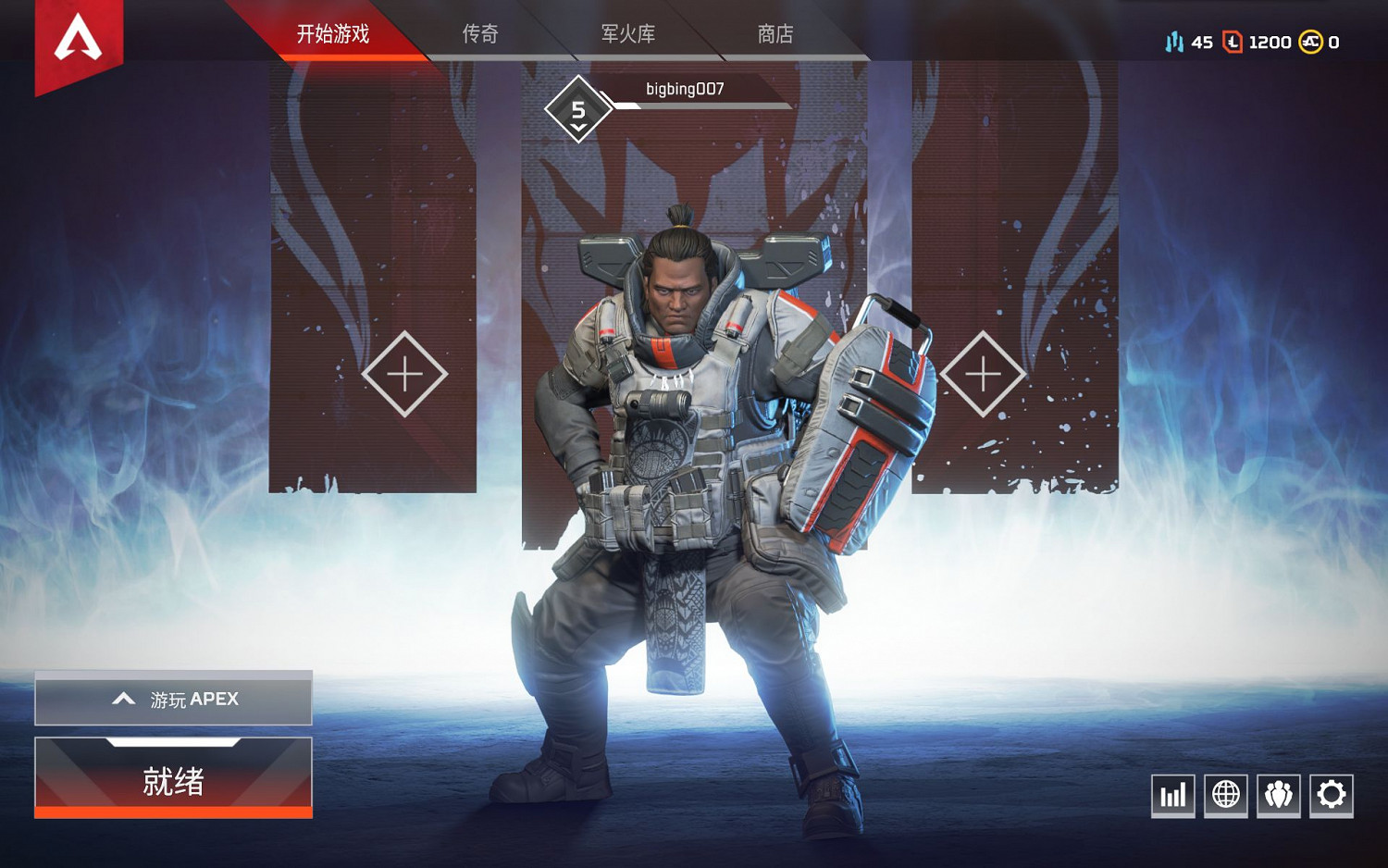This screenshot has width=1388, height=868.
Task: Click the Legend Tokens icon showing 1200
Action: coord(1231,42)
